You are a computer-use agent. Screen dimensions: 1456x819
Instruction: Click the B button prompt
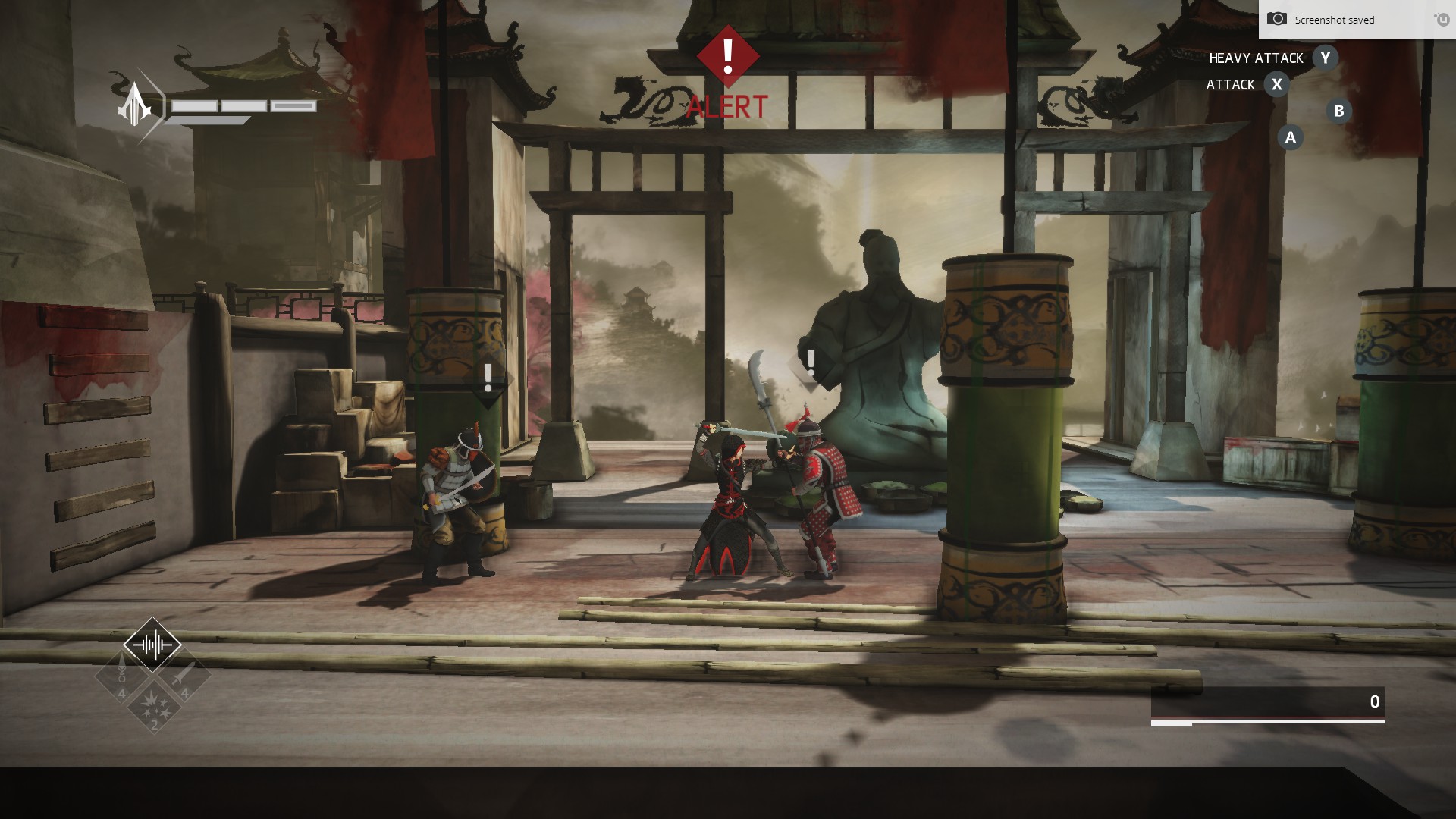pos(1339,111)
